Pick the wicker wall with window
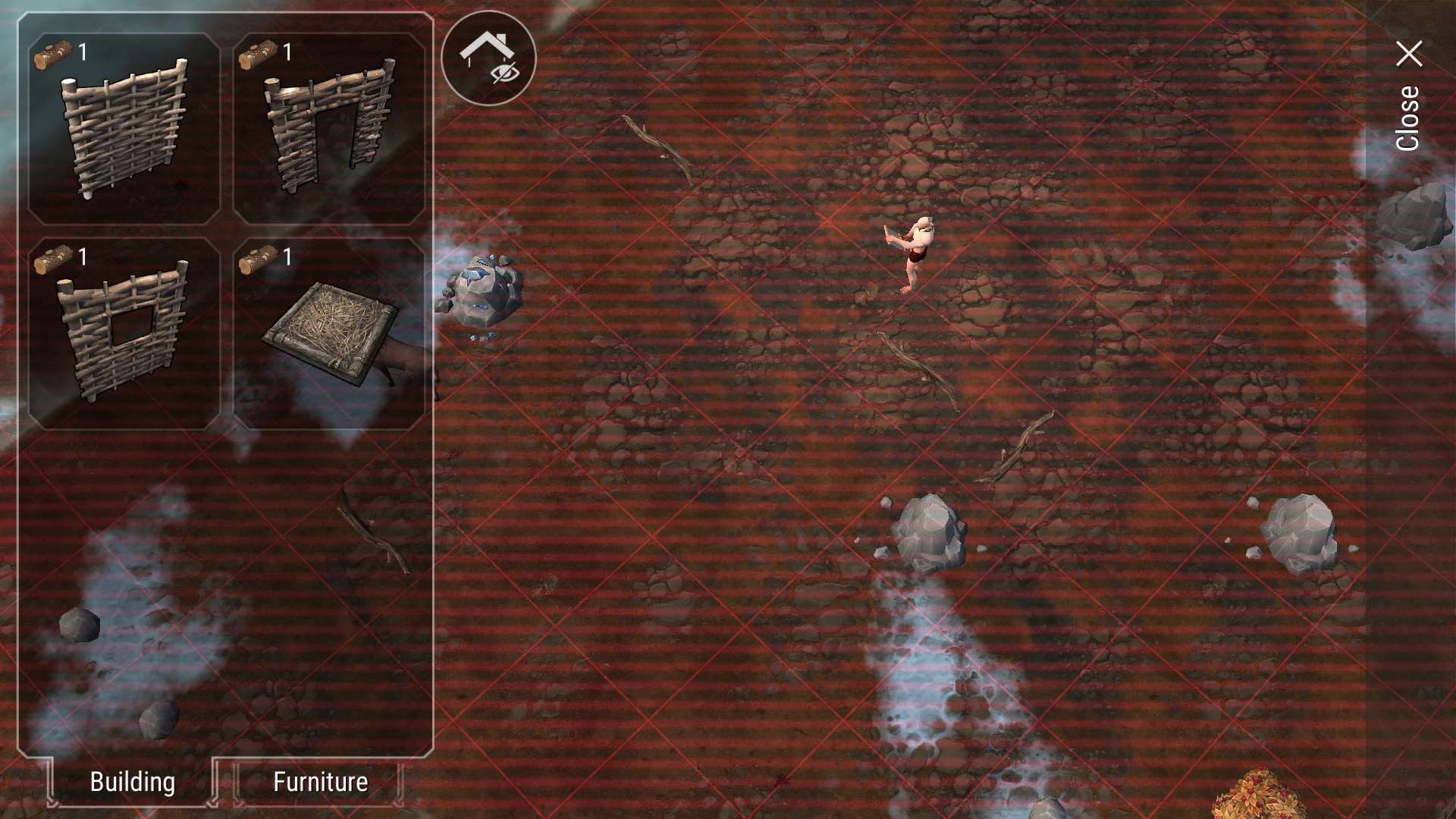 pos(124,334)
